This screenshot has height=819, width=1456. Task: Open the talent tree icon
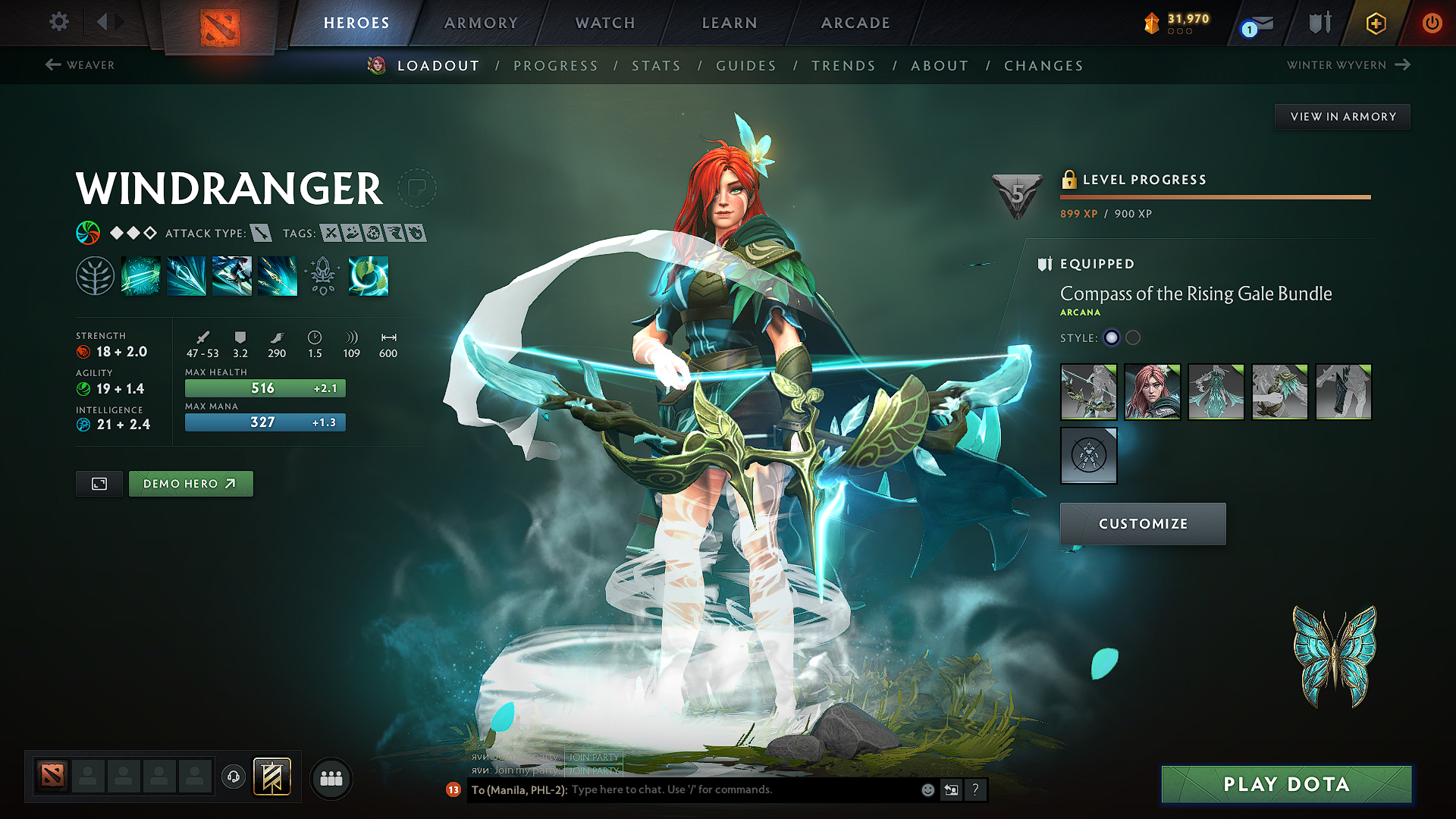(x=96, y=275)
